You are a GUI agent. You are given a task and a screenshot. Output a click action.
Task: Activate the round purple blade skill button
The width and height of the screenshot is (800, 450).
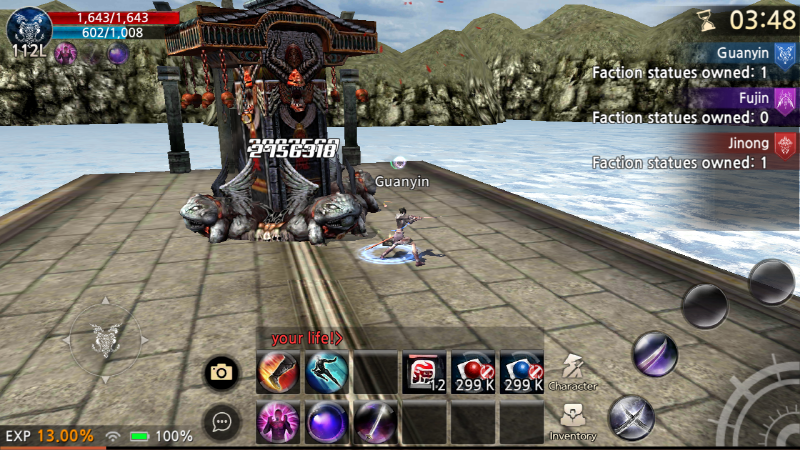[x=655, y=354]
